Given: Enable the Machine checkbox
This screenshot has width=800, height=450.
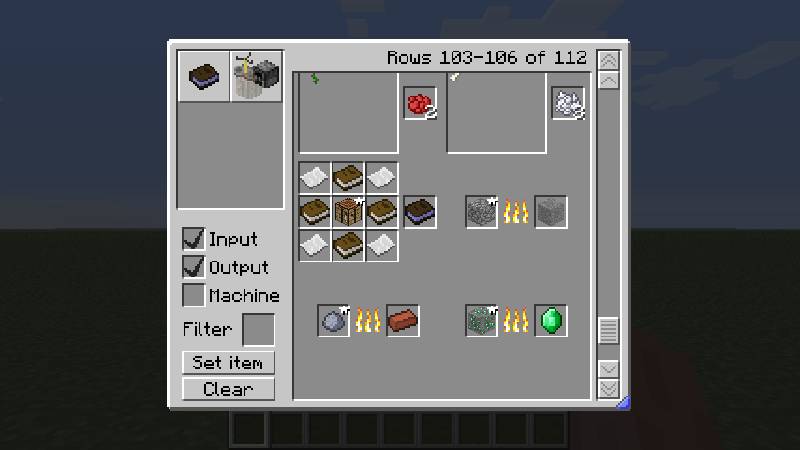Looking at the screenshot, I should 194,295.
